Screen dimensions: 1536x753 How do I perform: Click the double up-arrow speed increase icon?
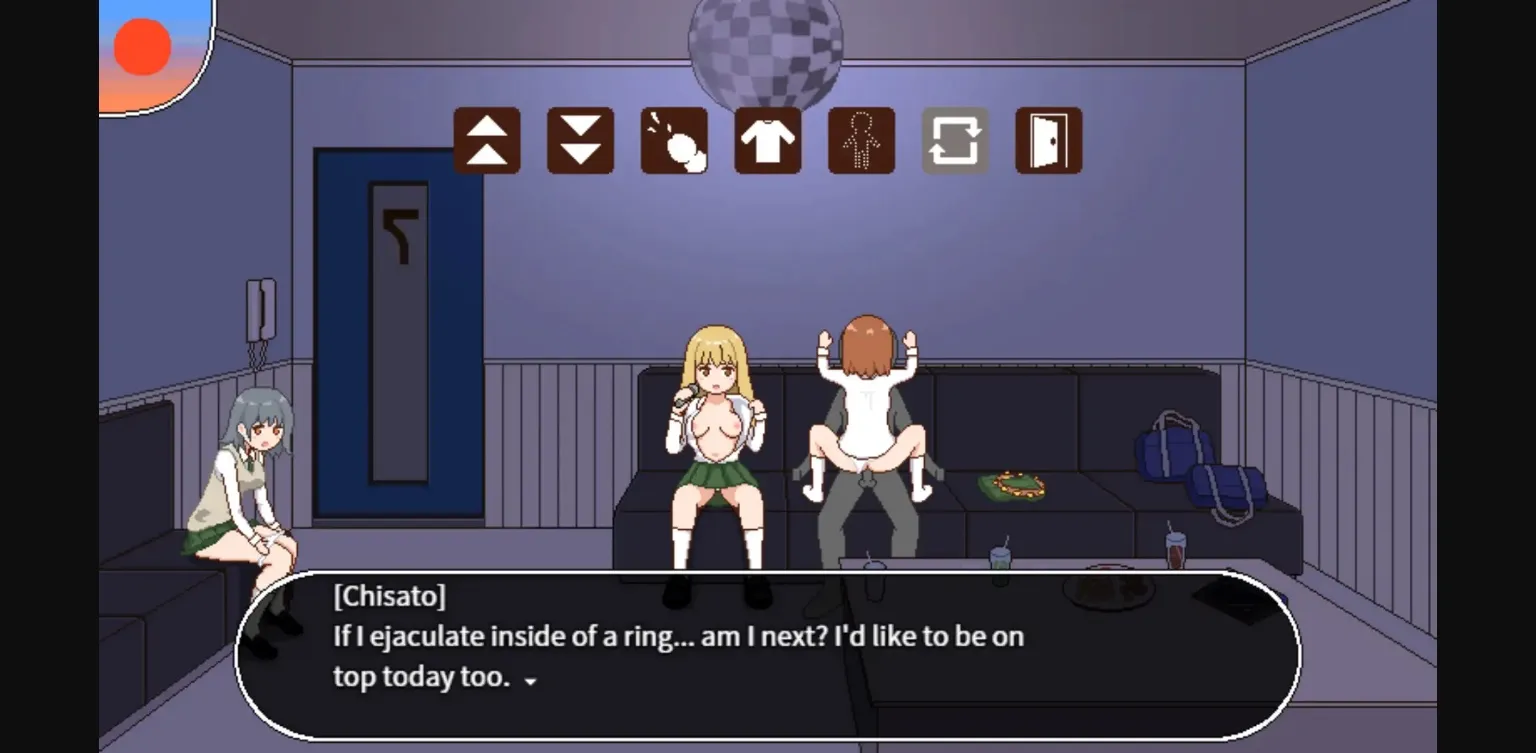(x=487, y=141)
